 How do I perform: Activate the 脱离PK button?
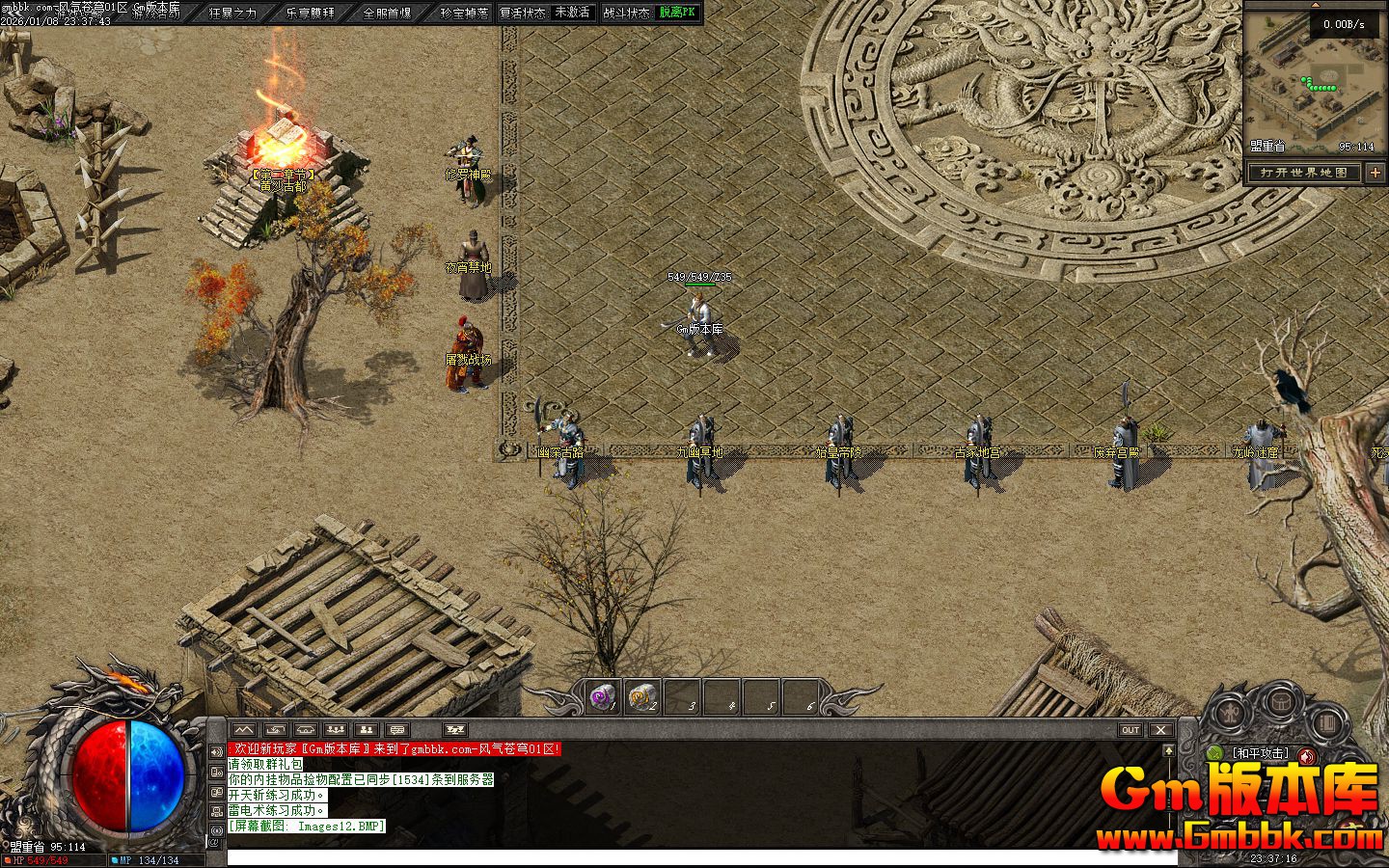point(677,13)
